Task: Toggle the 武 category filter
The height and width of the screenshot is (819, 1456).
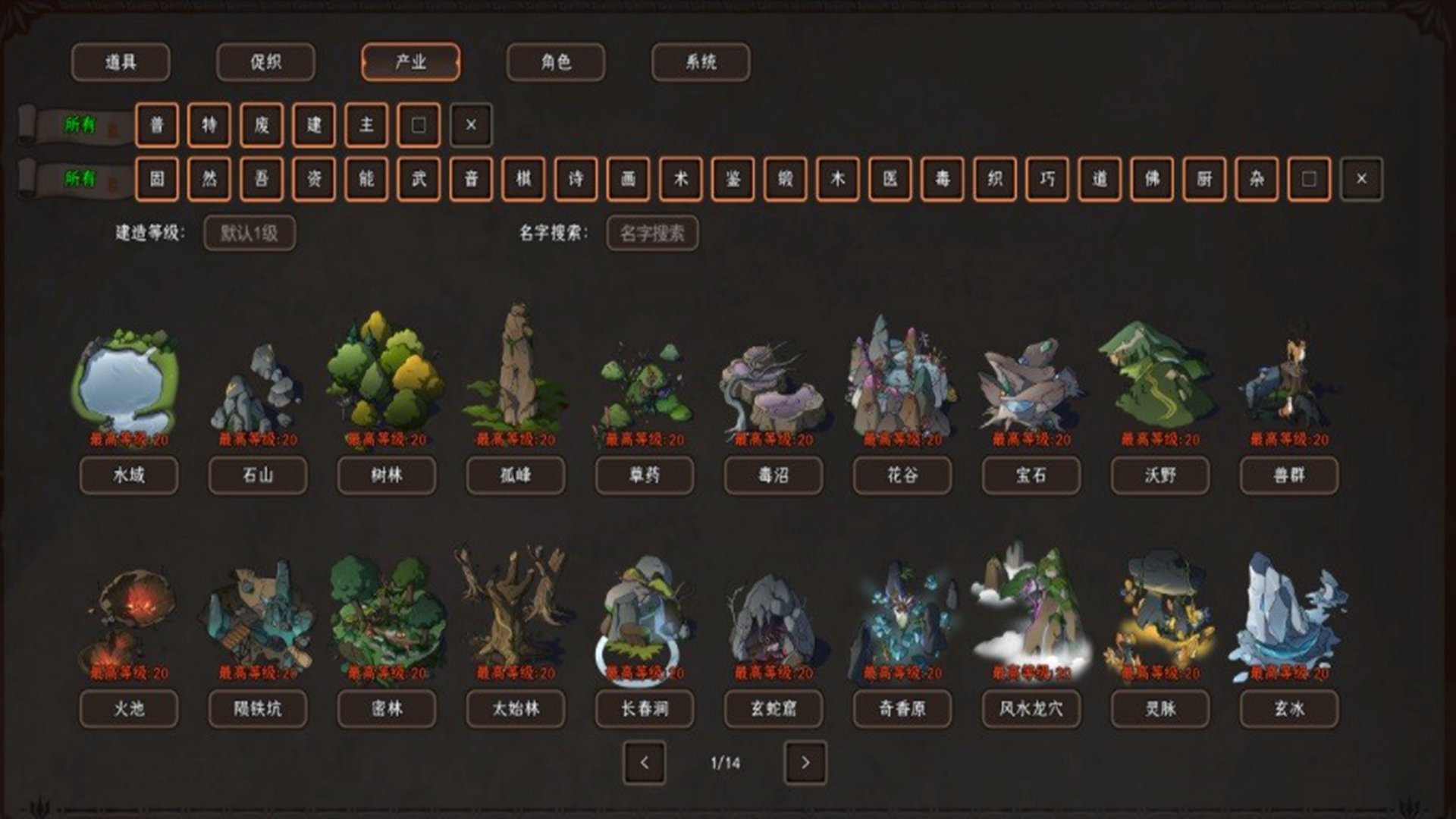Action: point(419,179)
